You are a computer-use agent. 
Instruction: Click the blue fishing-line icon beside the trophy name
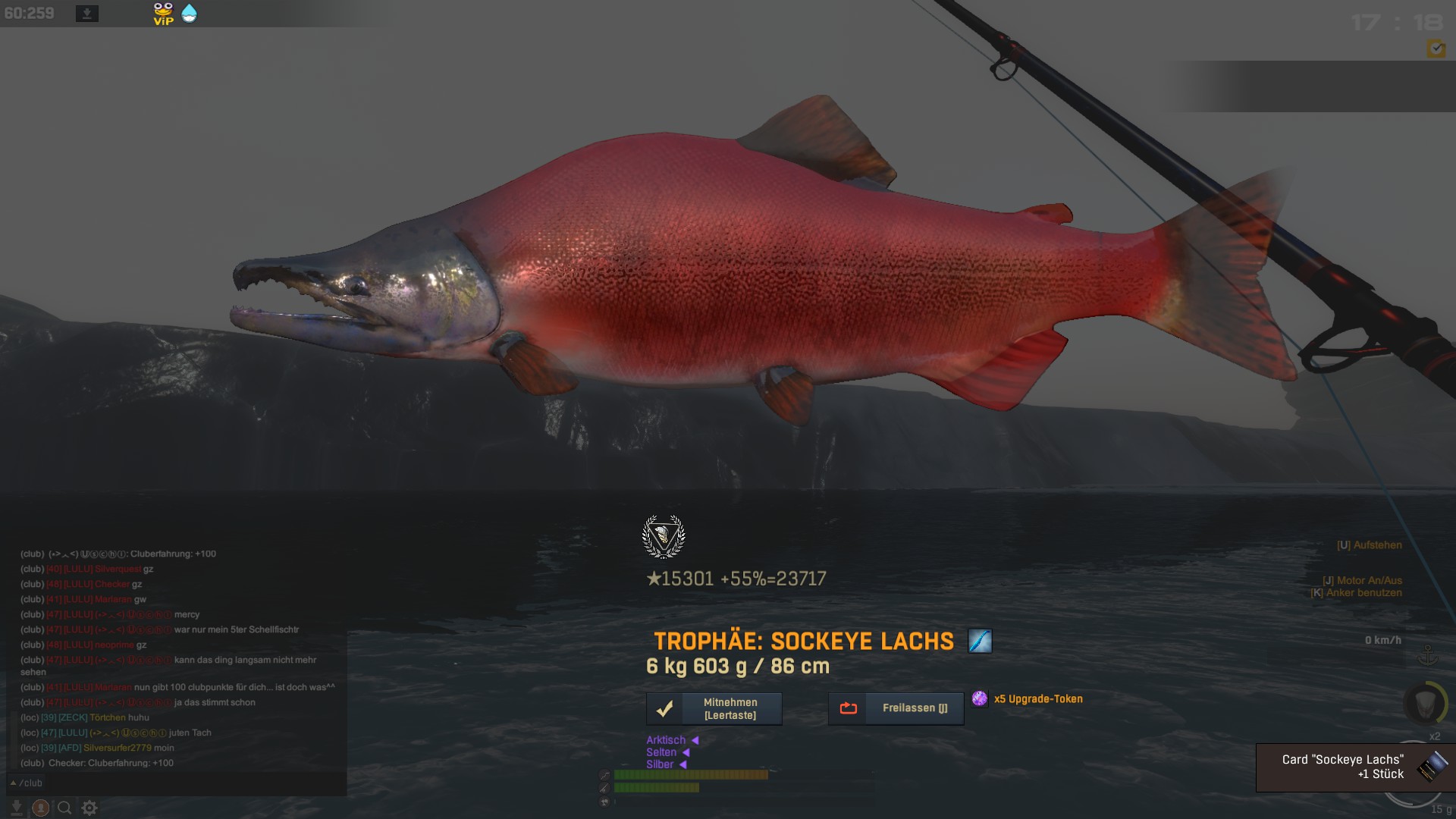(980, 642)
